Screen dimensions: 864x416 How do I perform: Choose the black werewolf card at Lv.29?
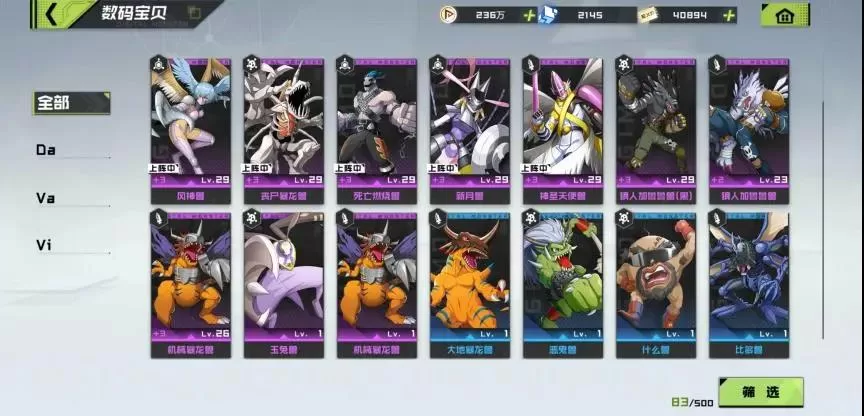pyautogui.click(x=655, y=120)
